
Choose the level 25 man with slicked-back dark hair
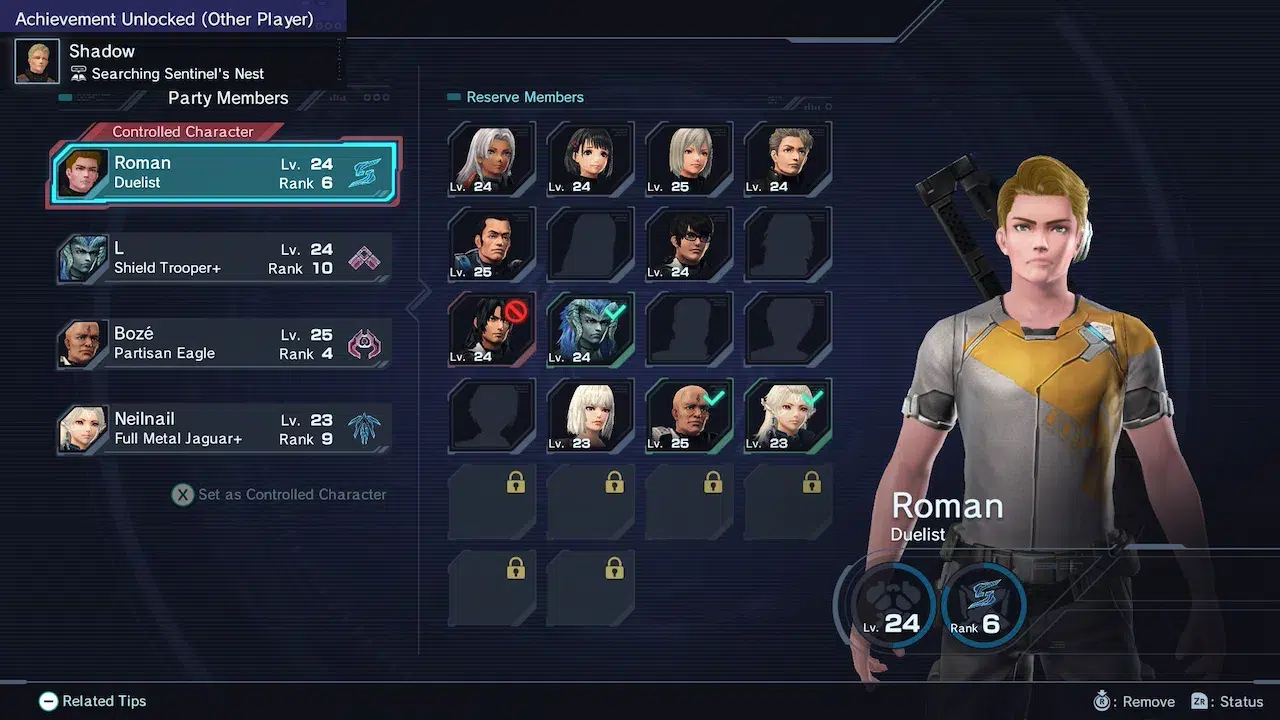coord(491,244)
